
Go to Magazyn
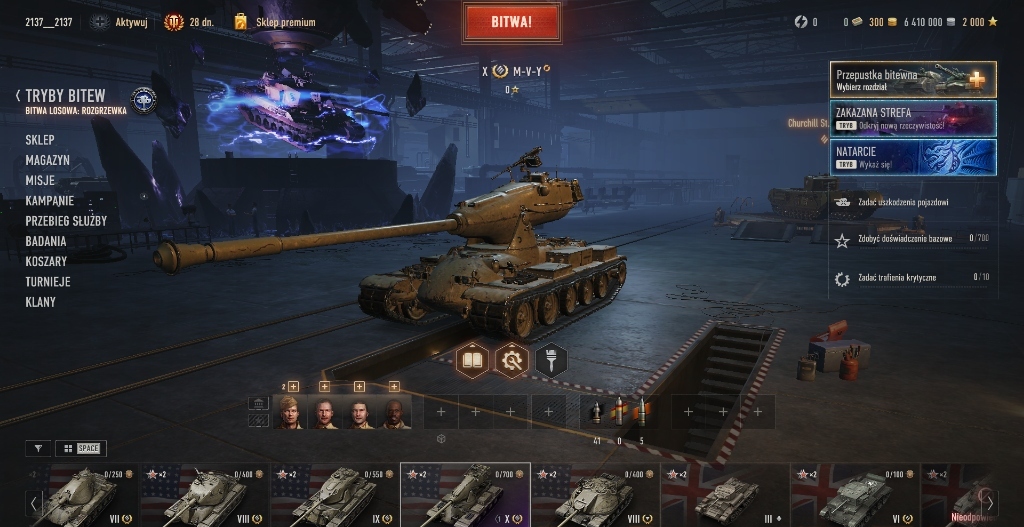48,160
